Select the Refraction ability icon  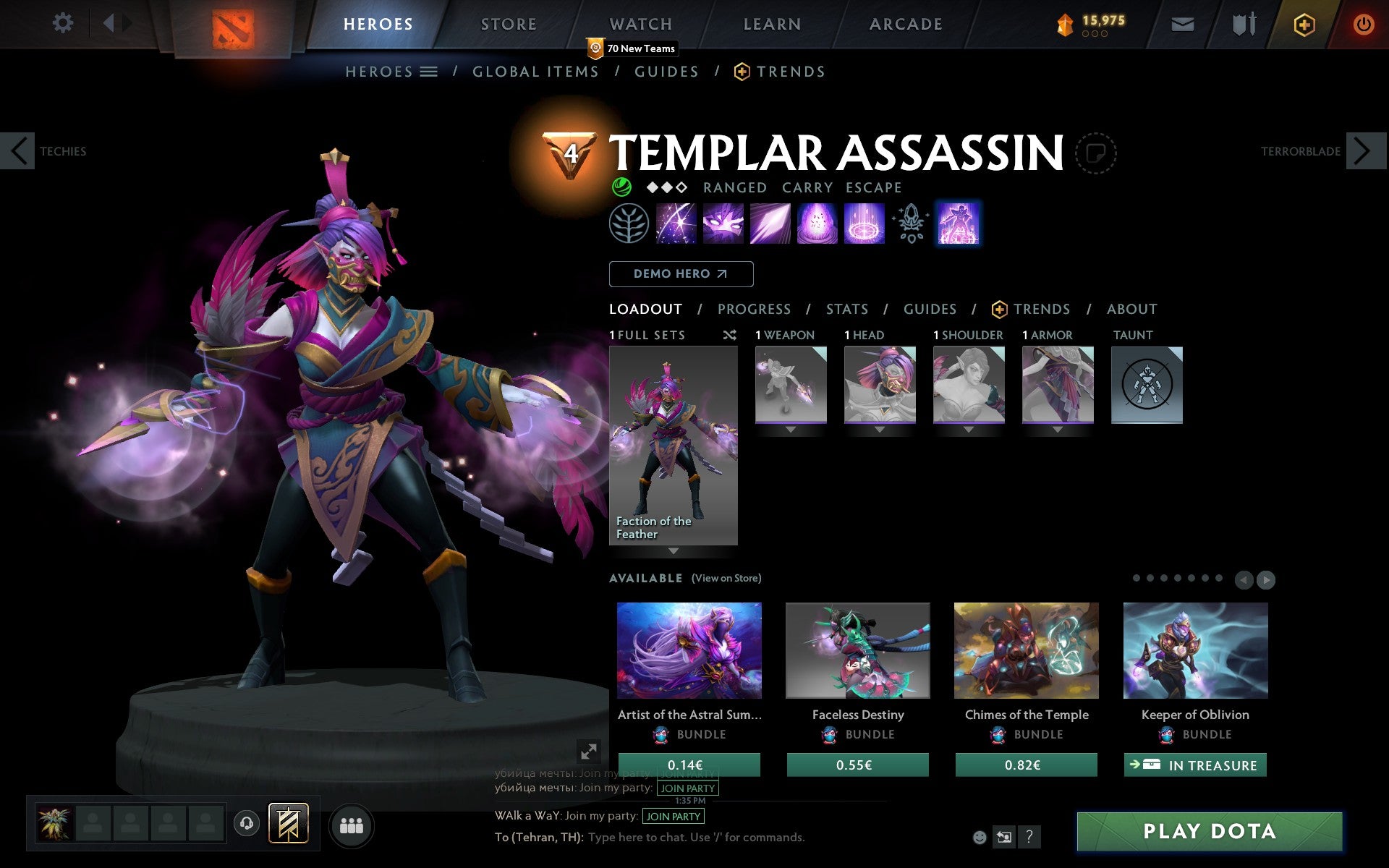[x=676, y=224]
